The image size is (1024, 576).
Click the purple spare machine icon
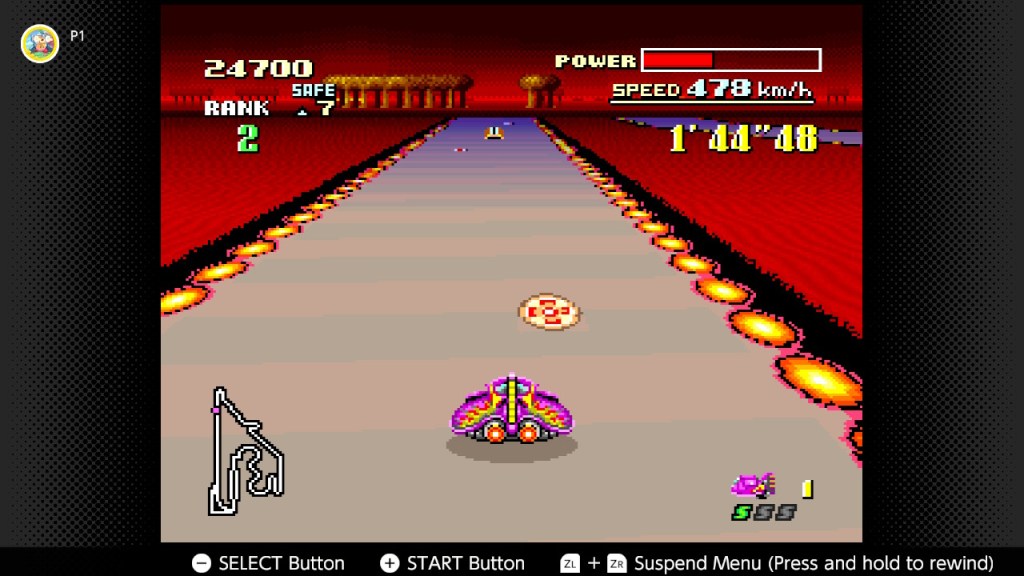(752, 486)
